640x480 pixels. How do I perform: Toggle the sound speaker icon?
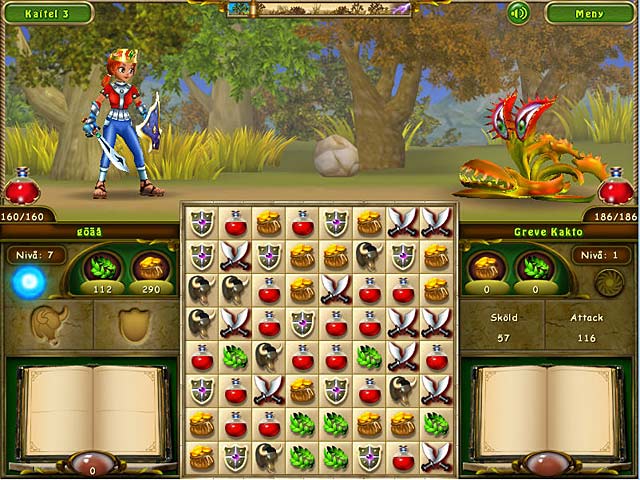(x=517, y=13)
